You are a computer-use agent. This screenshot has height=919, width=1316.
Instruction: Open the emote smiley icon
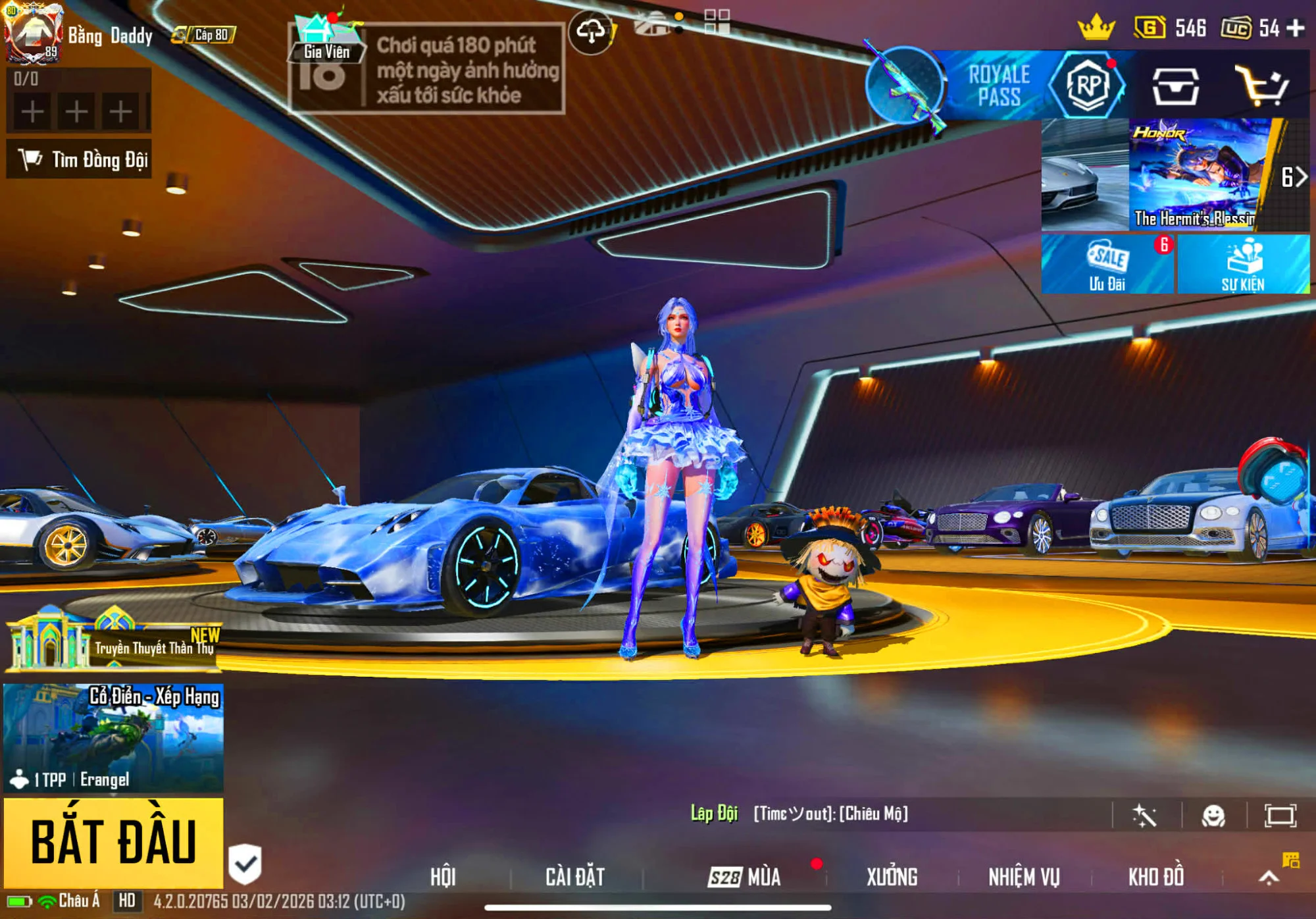pyautogui.click(x=1213, y=816)
